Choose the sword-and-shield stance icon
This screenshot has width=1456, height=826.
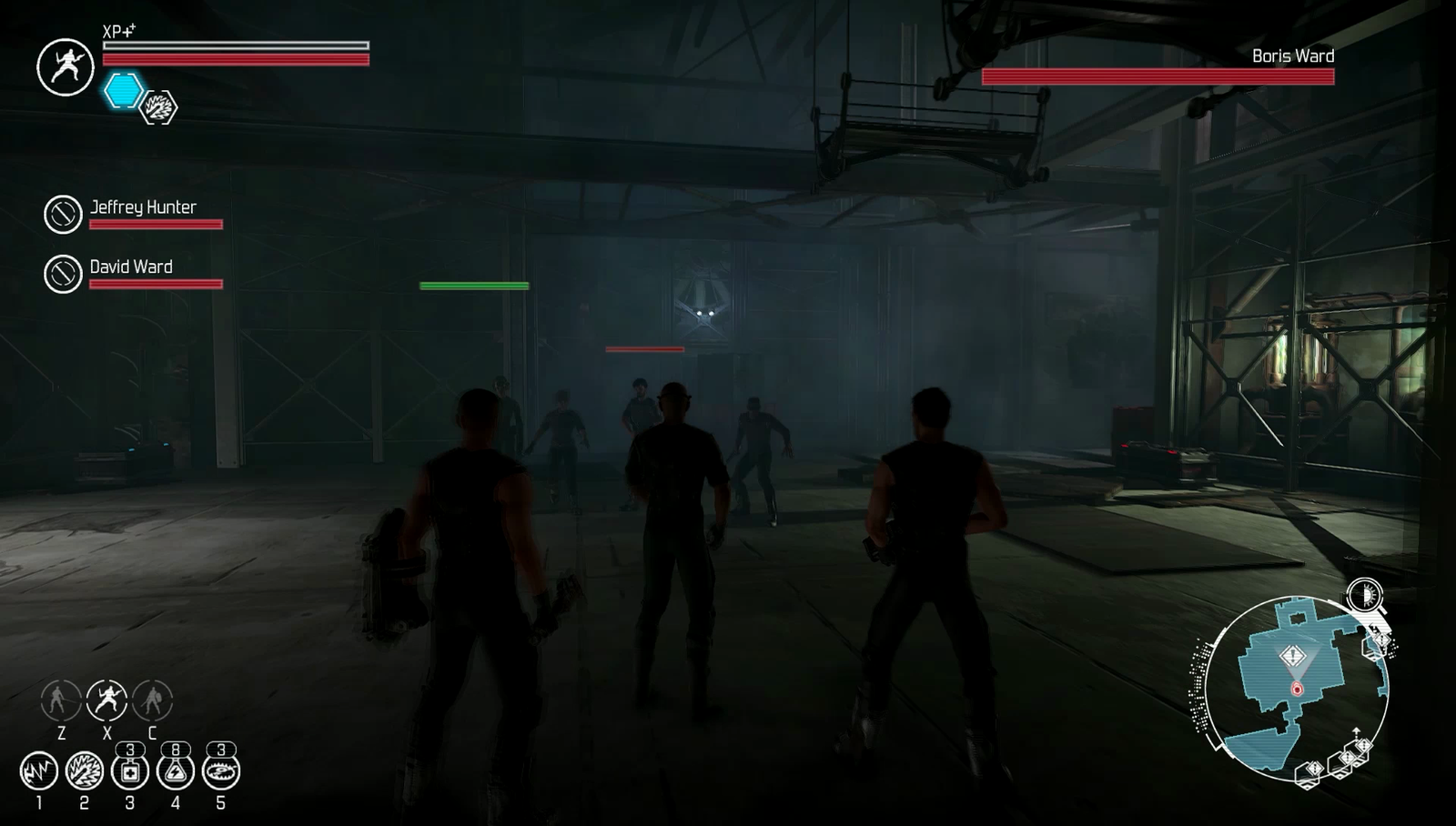[152, 700]
